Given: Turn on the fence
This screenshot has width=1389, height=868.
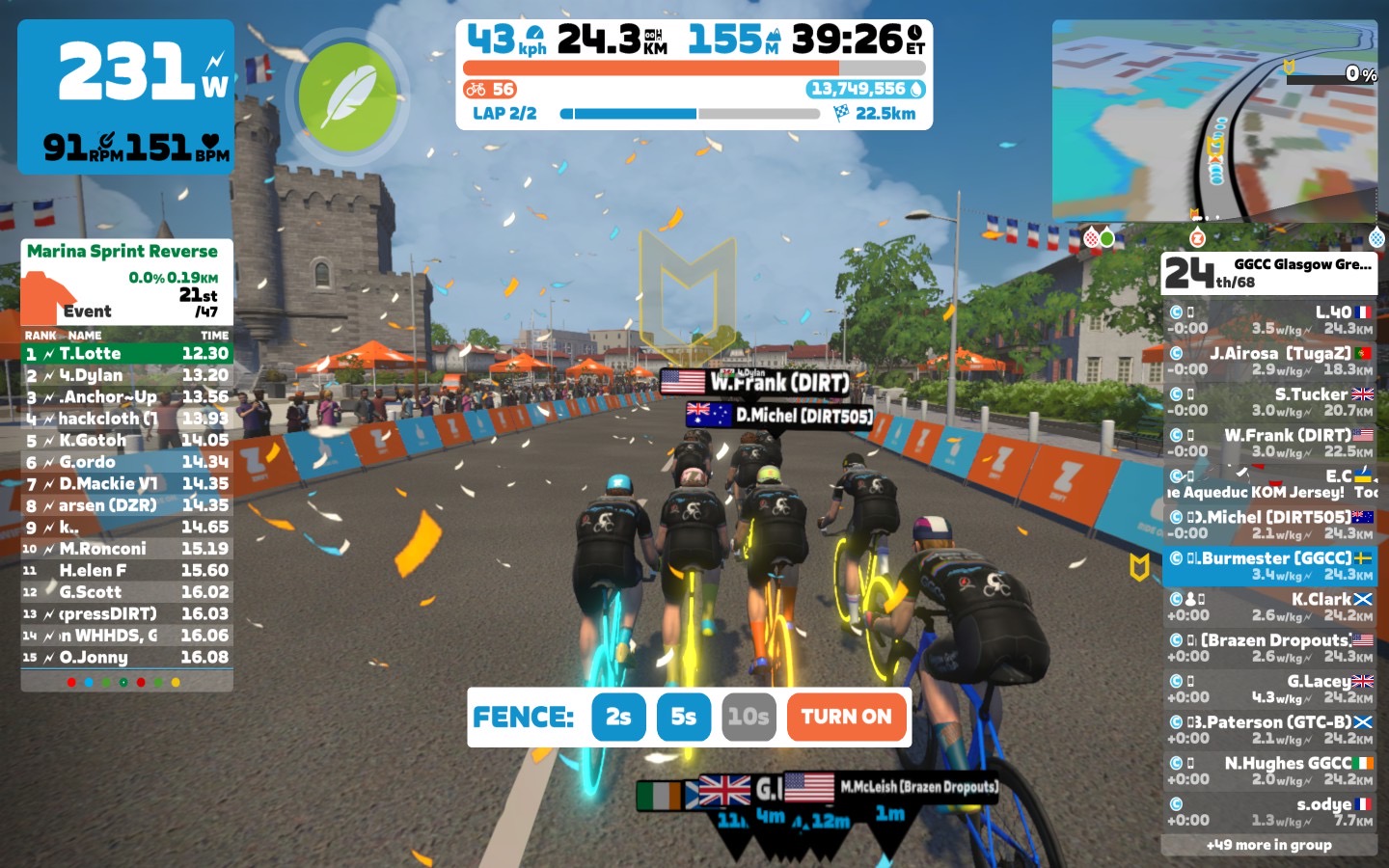Looking at the screenshot, I should click(847, 717).
